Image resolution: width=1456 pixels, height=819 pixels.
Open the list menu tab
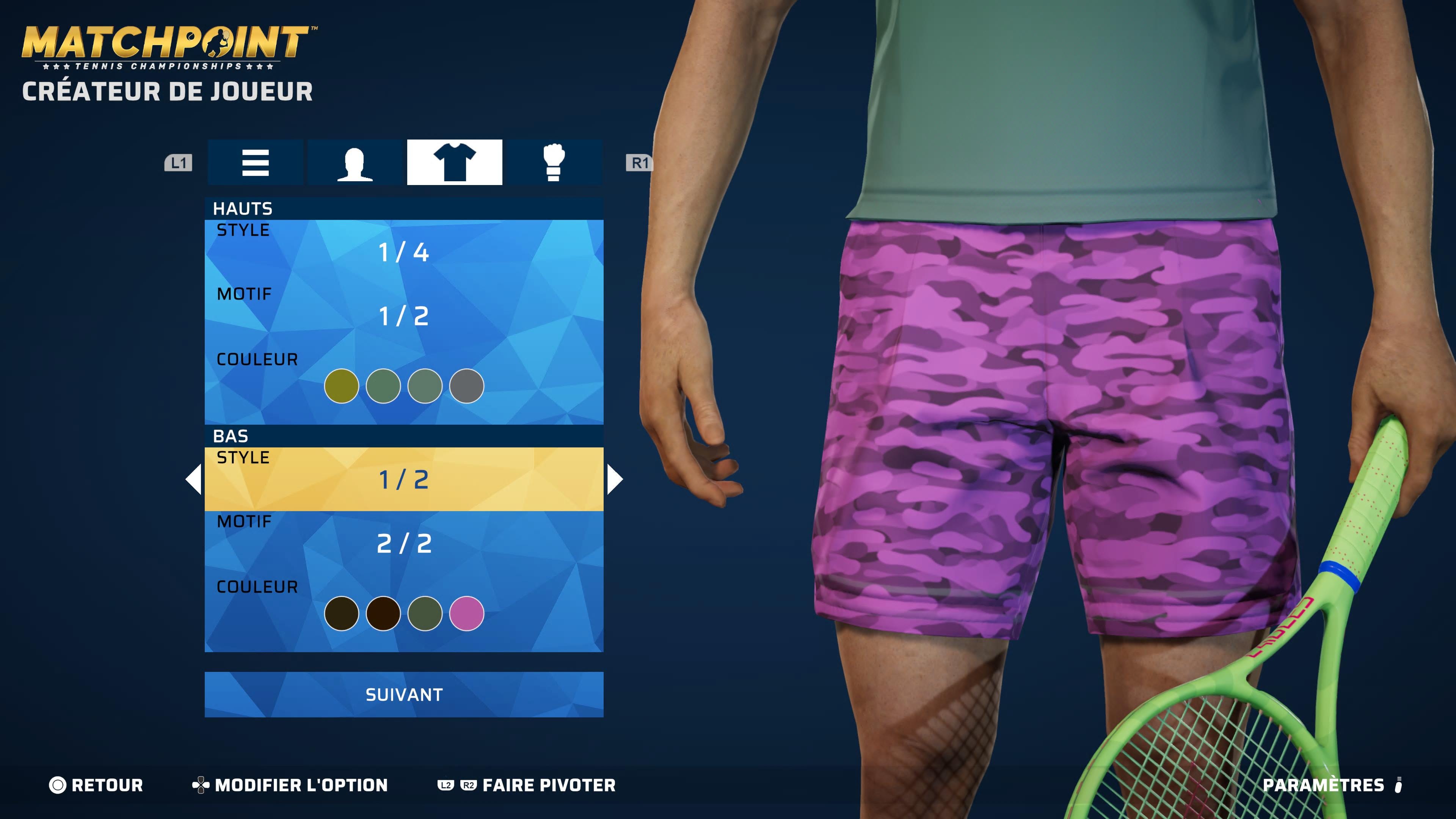click(256, 163)
